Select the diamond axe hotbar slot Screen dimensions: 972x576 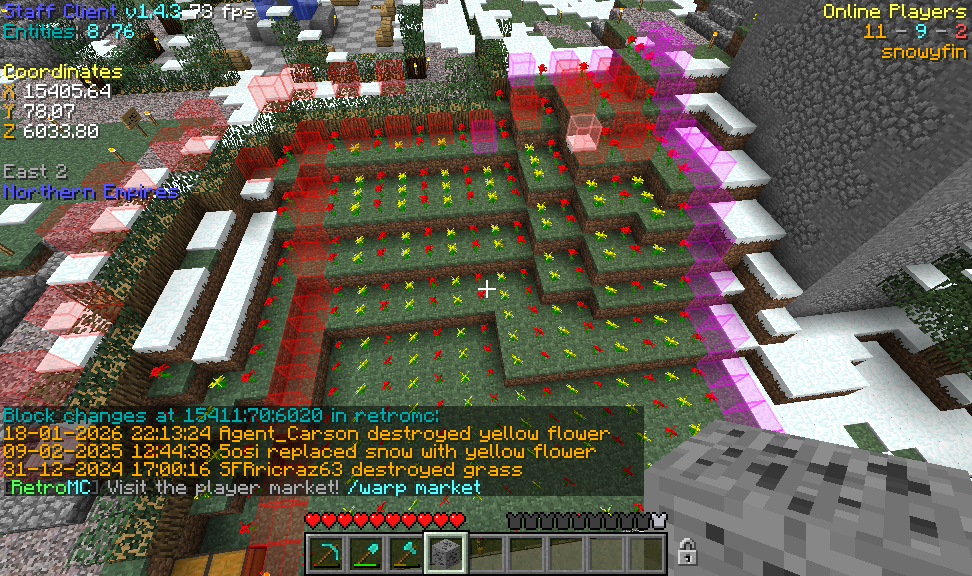(x=405, y=551)
